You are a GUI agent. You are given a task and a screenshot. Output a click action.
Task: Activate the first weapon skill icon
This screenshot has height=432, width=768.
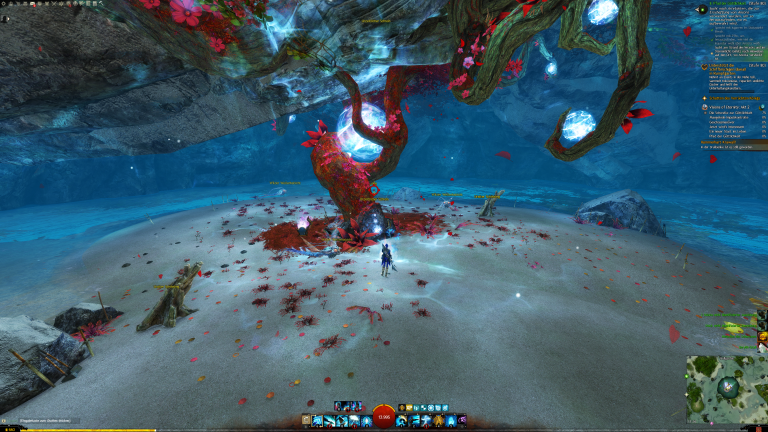tap(316, 421)
